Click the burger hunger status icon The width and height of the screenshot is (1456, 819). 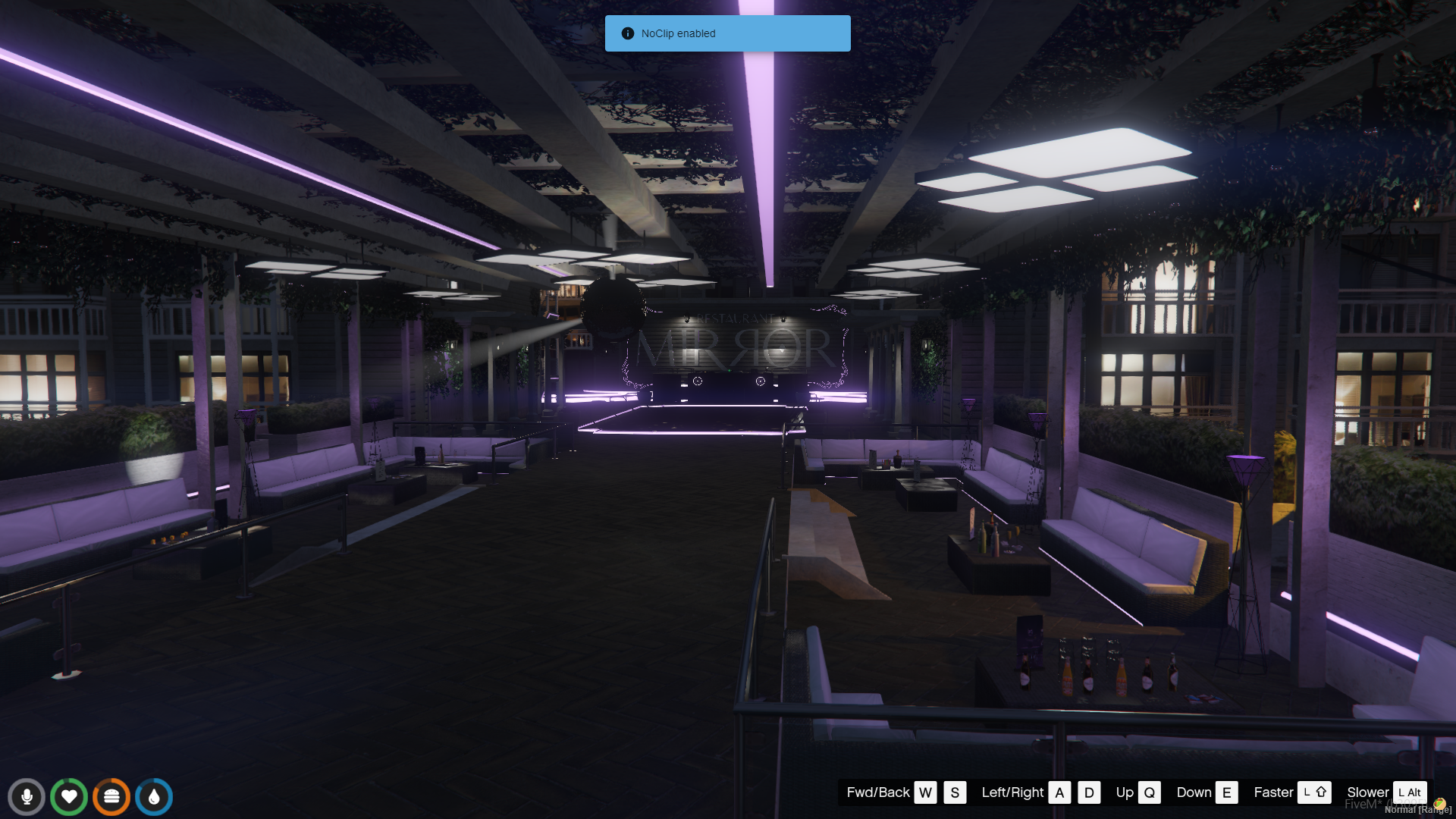tap(111, 797)
